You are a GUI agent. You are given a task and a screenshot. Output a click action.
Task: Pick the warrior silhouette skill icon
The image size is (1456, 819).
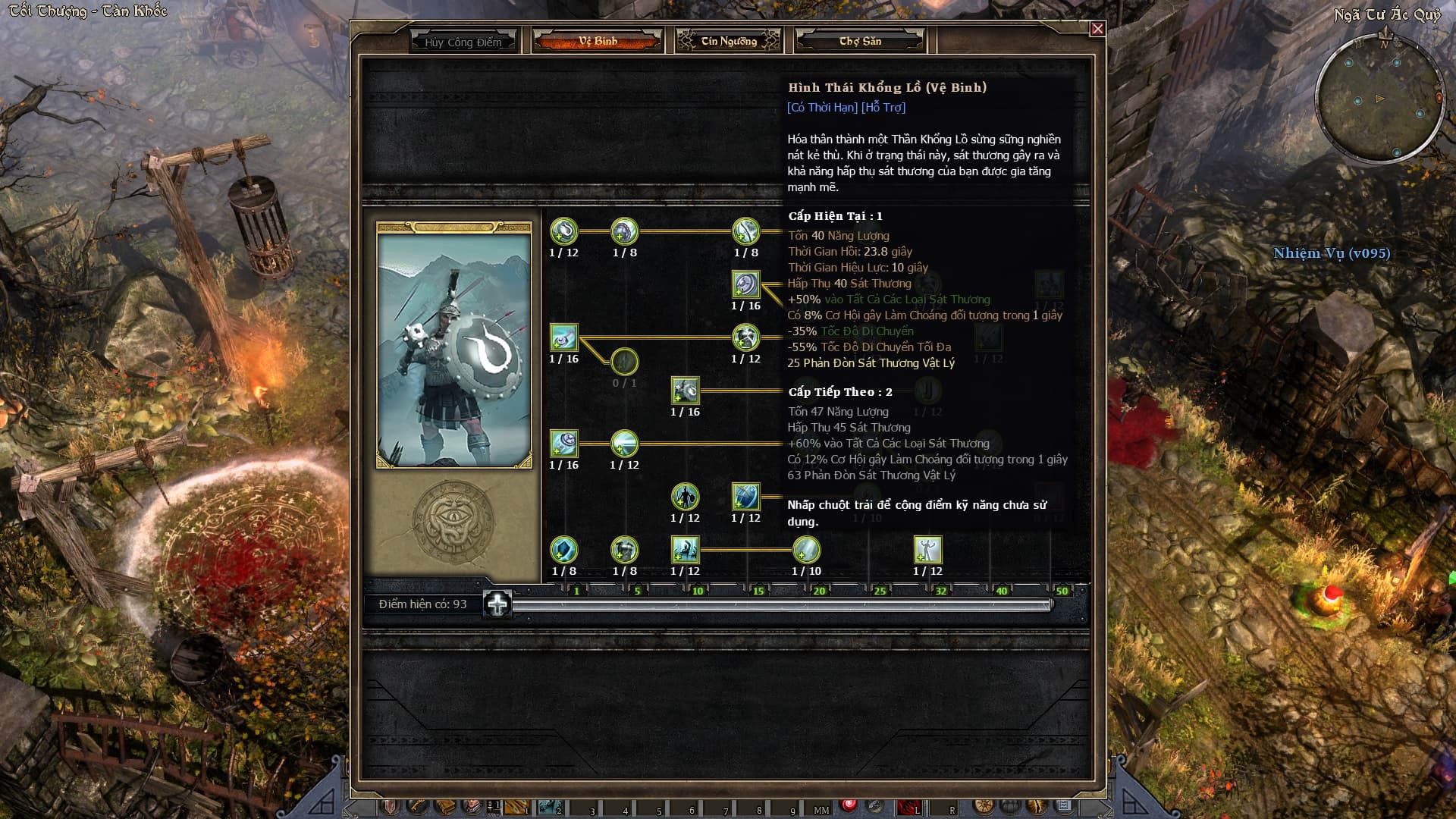pyautogui.click(x=685, y=497)
